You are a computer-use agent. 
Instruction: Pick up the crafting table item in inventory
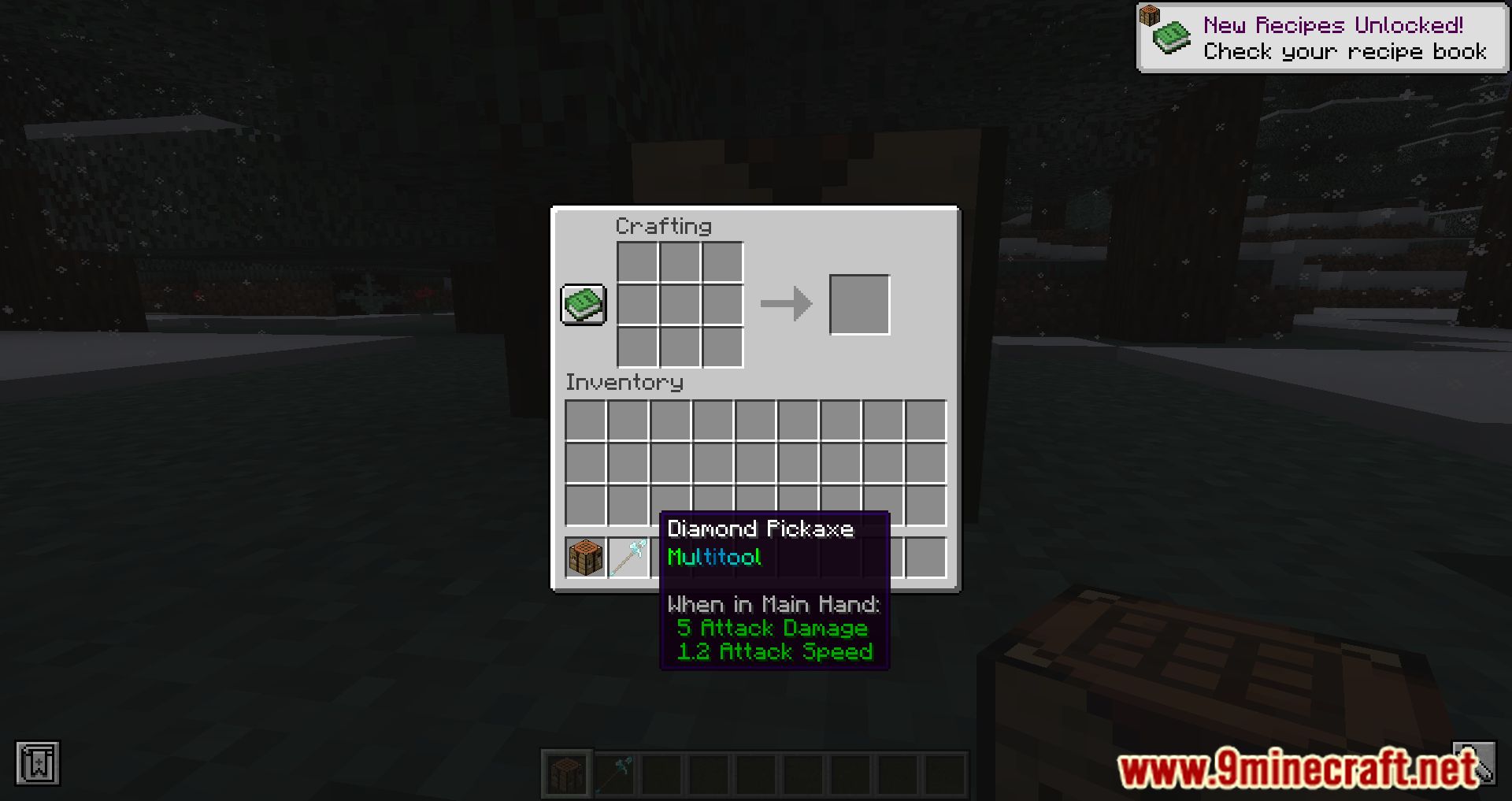coord(584,558)
